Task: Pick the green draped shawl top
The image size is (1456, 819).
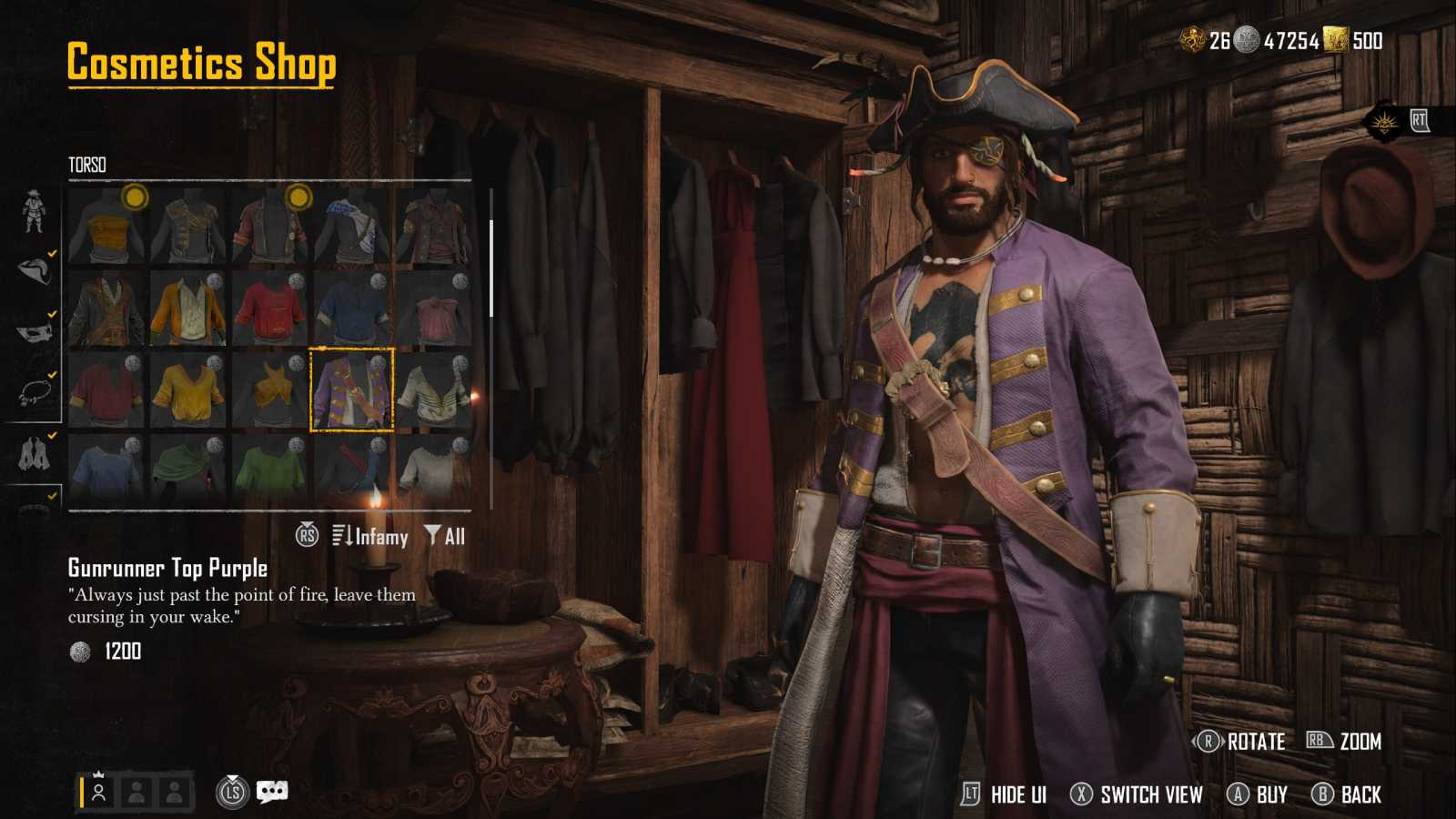Action: click(x=188, y=470)
